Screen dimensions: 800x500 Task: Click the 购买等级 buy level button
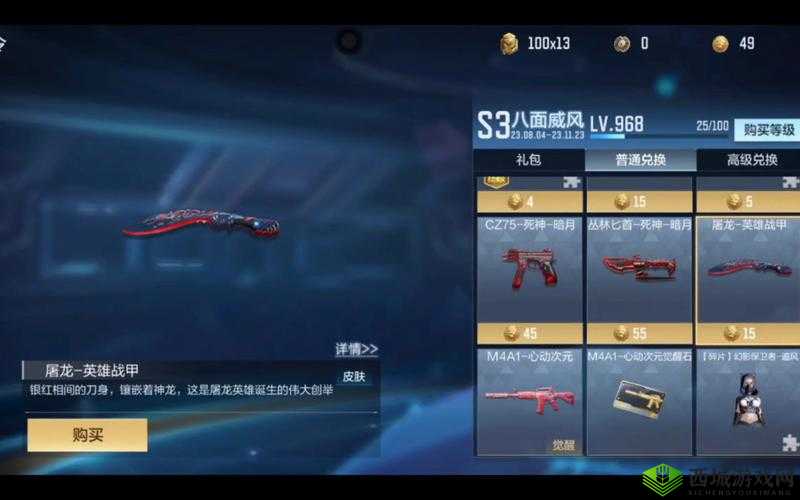click(x=769, y=130)
